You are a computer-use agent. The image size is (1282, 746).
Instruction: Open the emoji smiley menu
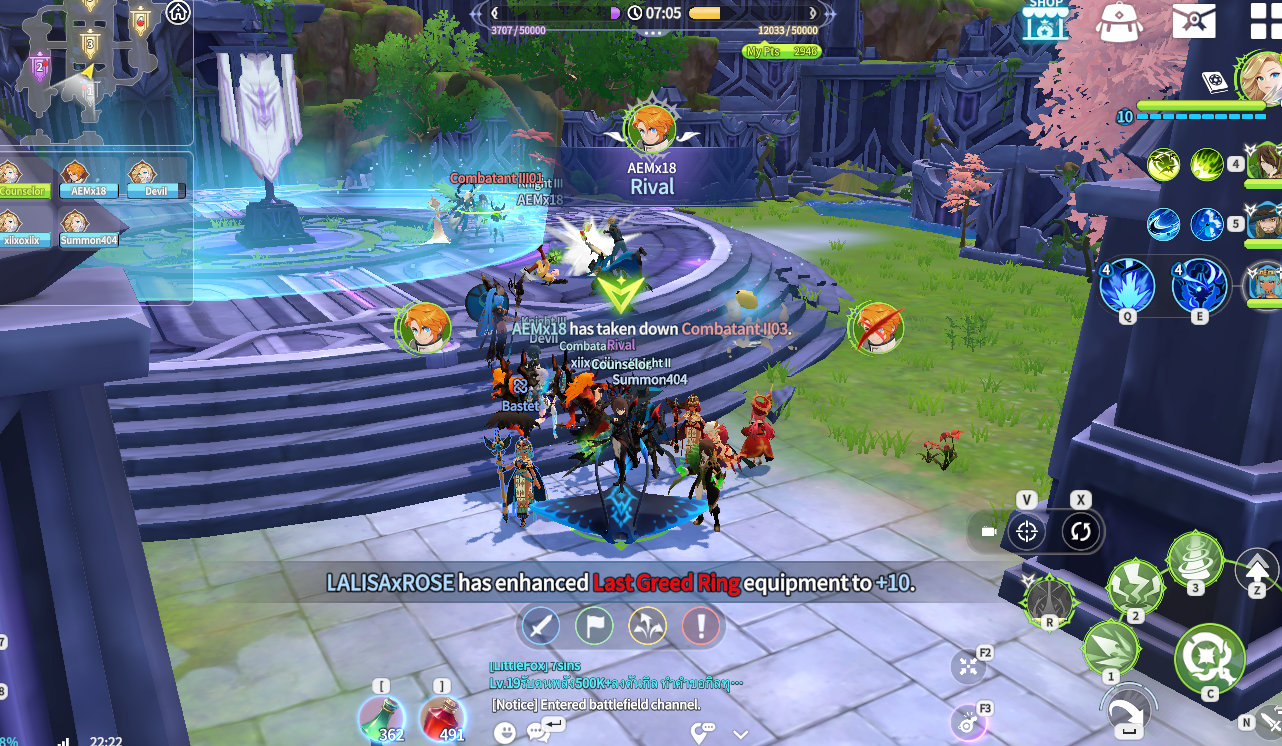click(x=505, y=733)
